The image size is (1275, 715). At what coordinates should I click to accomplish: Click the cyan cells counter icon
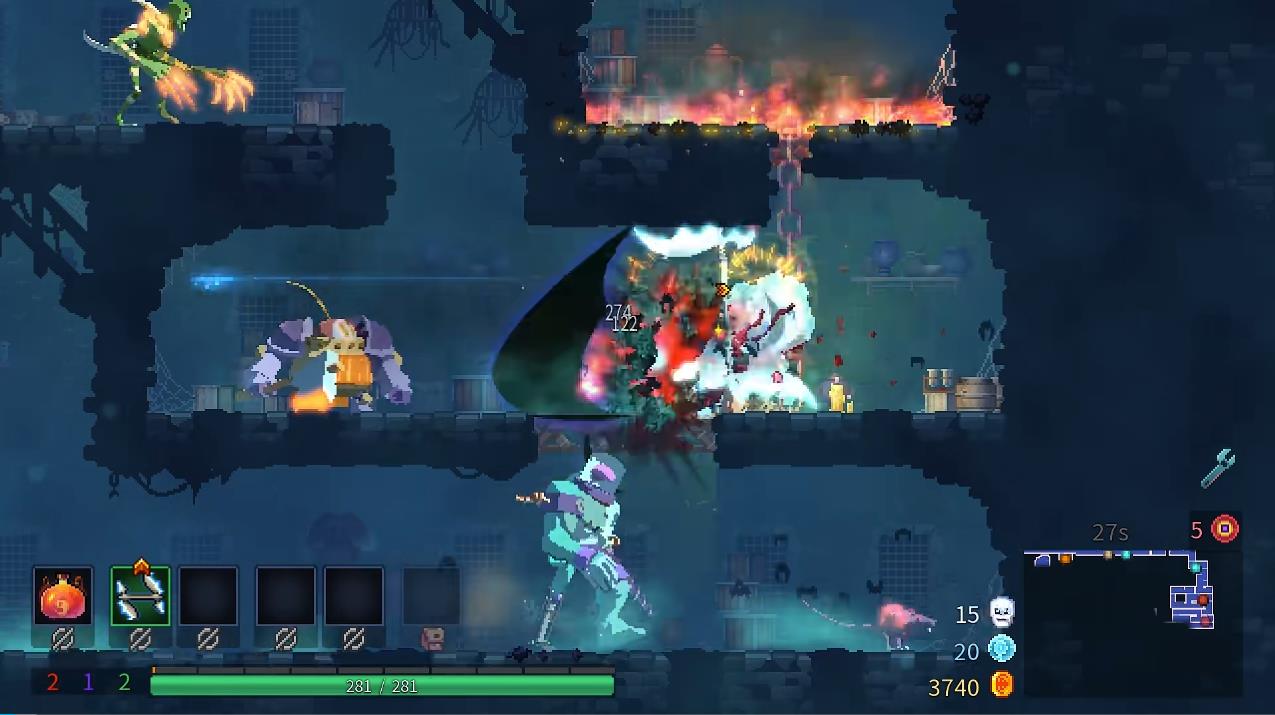pyautogui.click(x=1001, y=650)
